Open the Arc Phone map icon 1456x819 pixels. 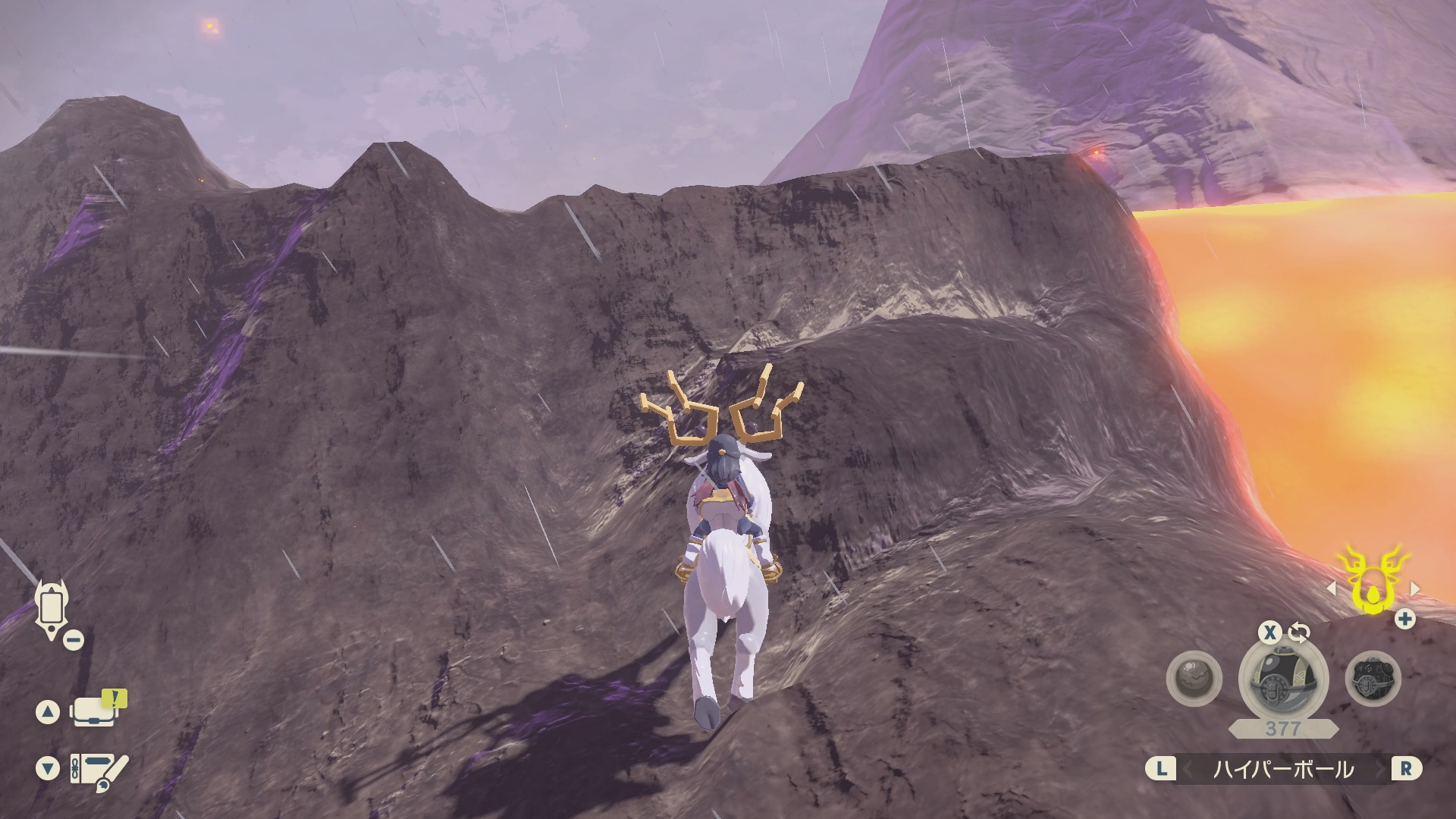(x=52, y=609)
